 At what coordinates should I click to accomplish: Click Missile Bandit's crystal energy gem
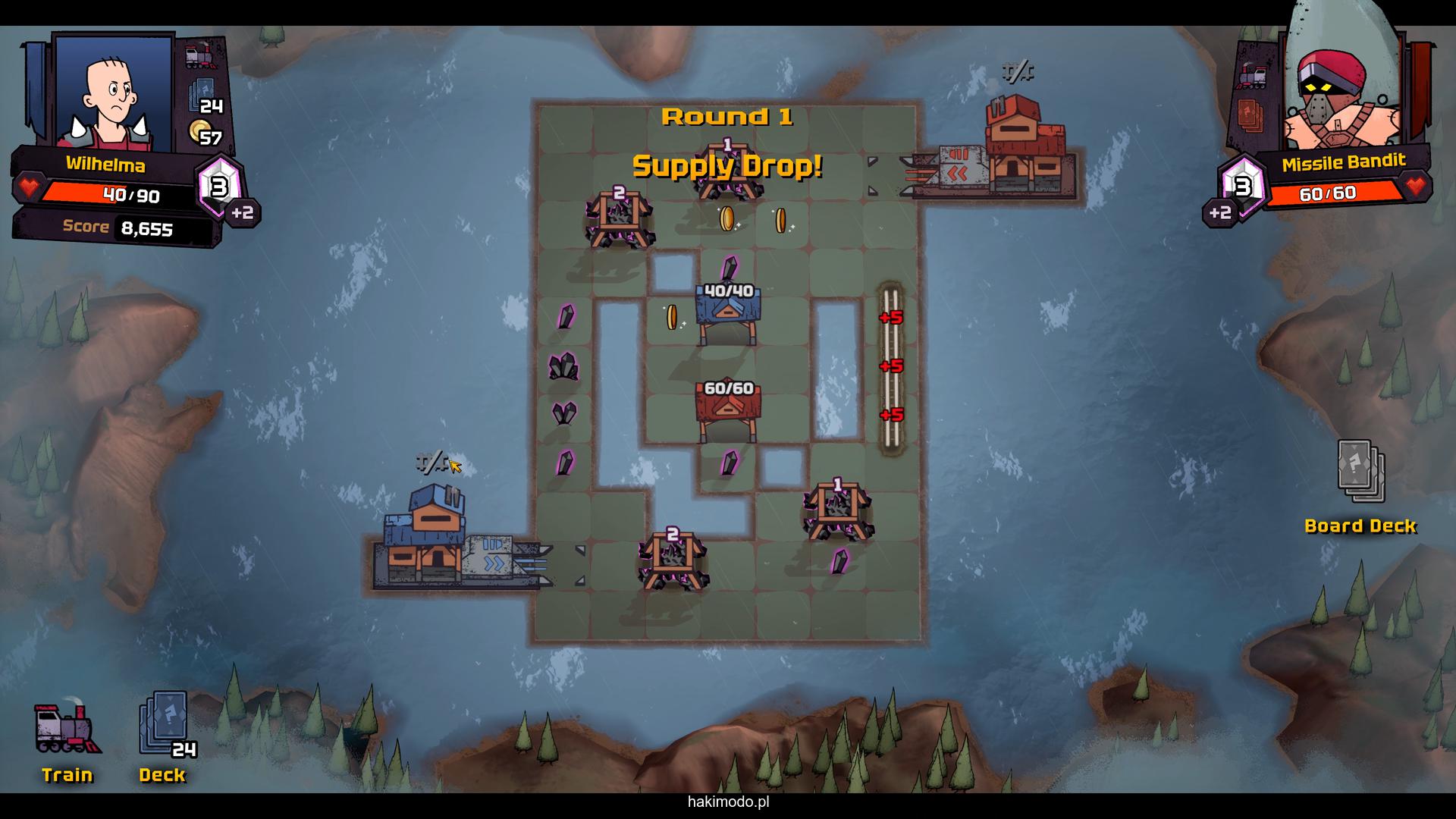[1242, 186]
